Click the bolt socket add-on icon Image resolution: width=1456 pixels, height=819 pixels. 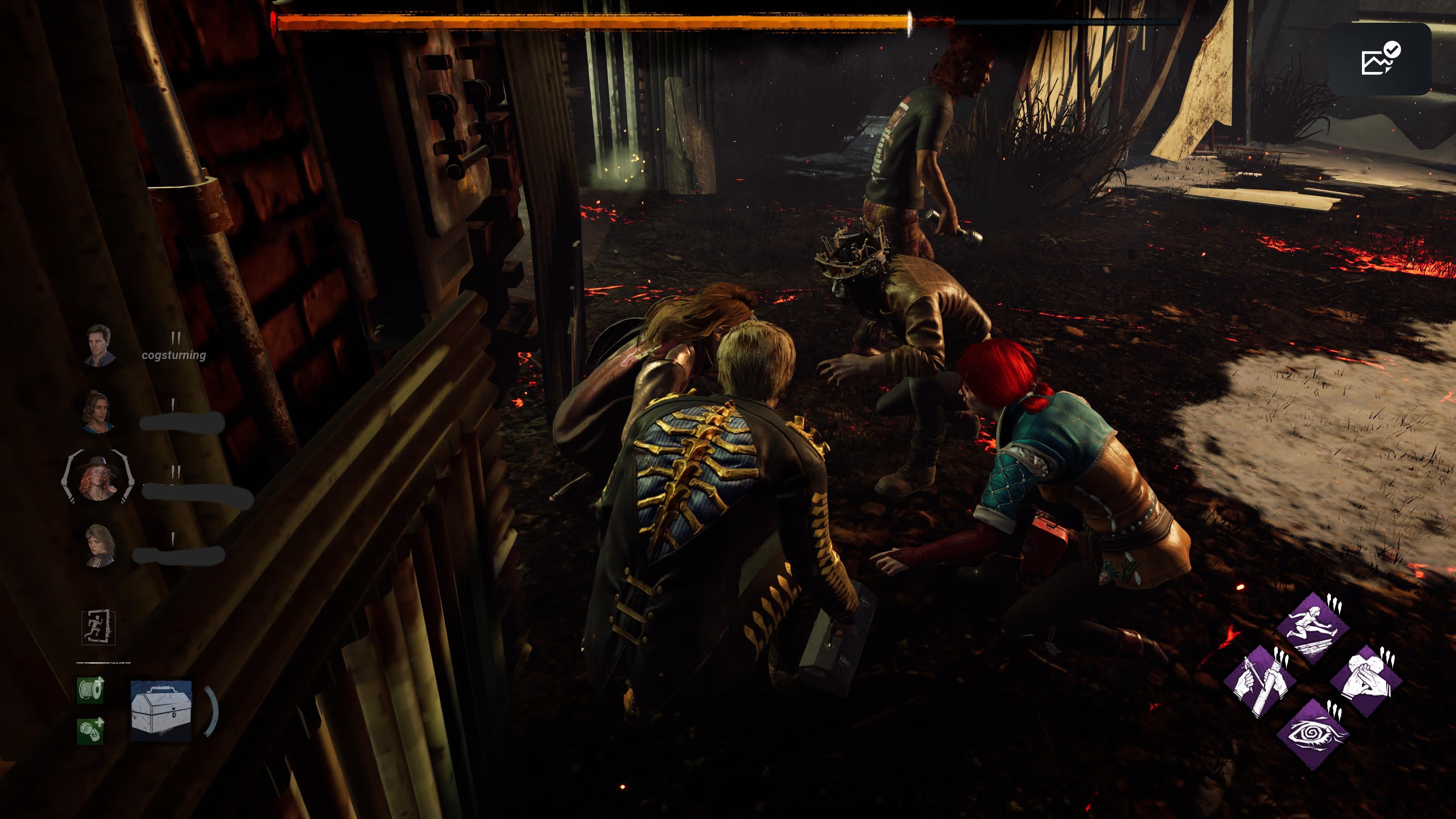coord(91,730)
